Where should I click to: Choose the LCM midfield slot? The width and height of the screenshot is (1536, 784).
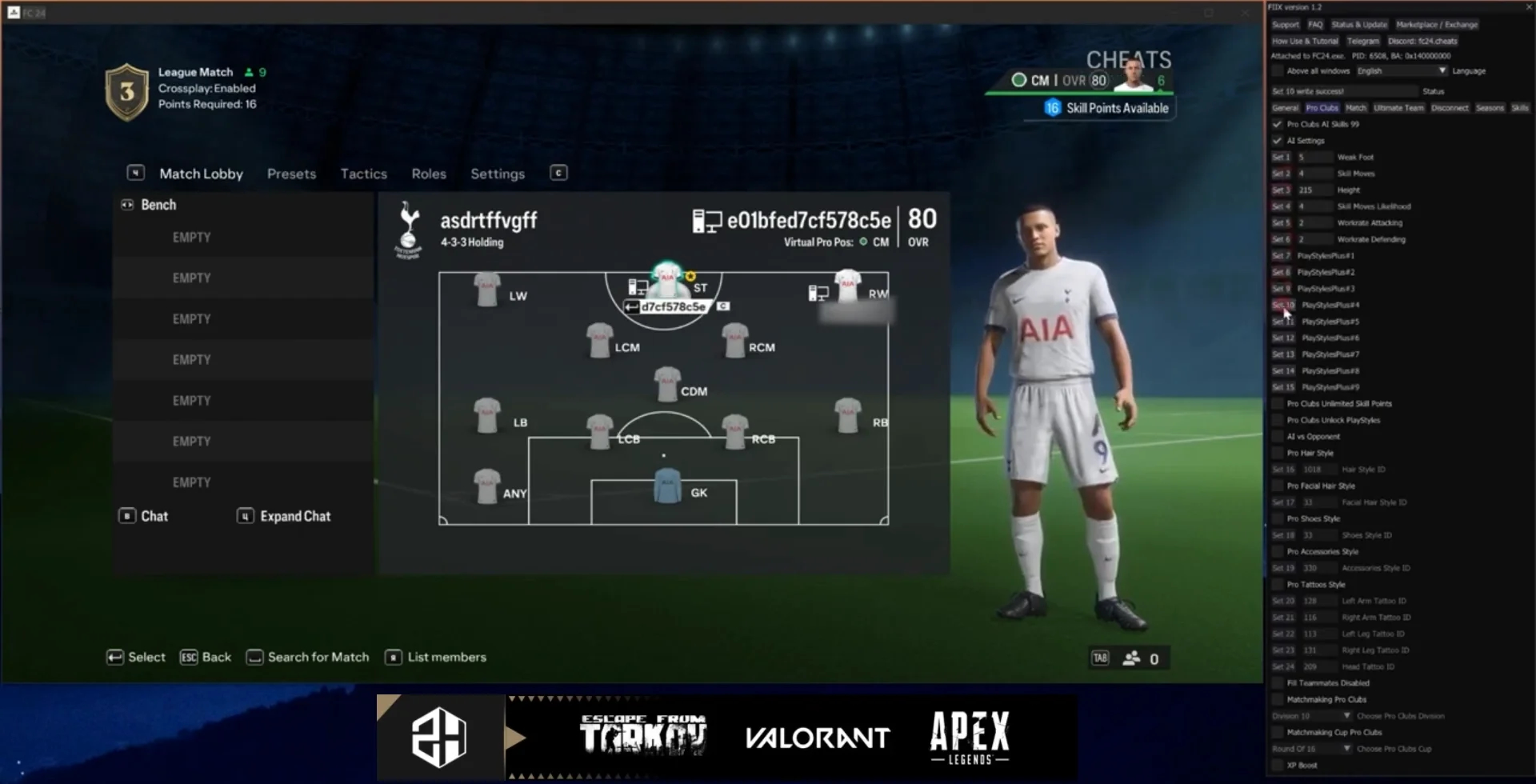(x=599, y=341)
